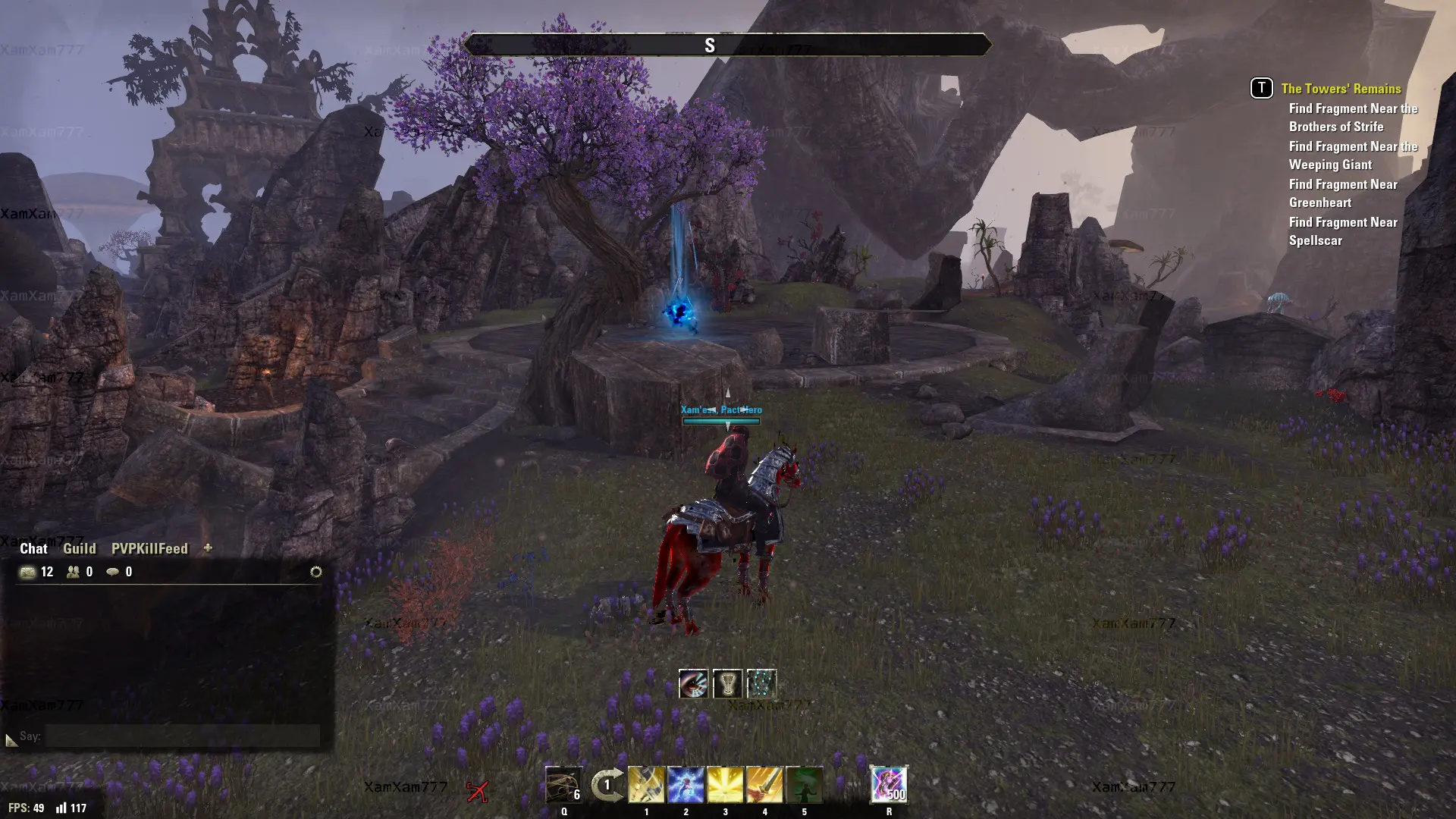Open mail from the envelope icon
The height and width of the screenshot is (819, 1456).
28,572
